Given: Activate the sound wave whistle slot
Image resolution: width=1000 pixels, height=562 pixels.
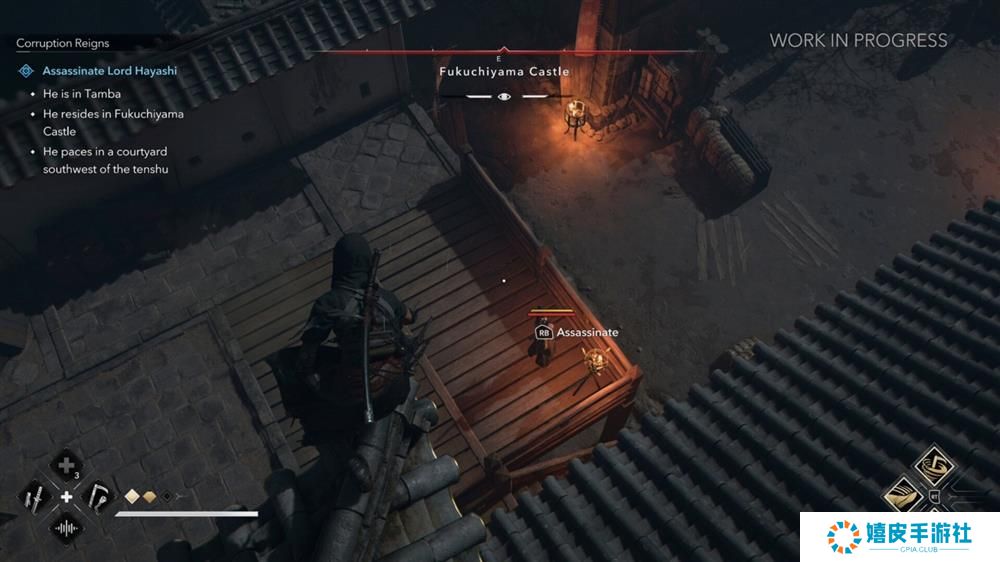Looking at the screenshot, I should pos(67,527).
